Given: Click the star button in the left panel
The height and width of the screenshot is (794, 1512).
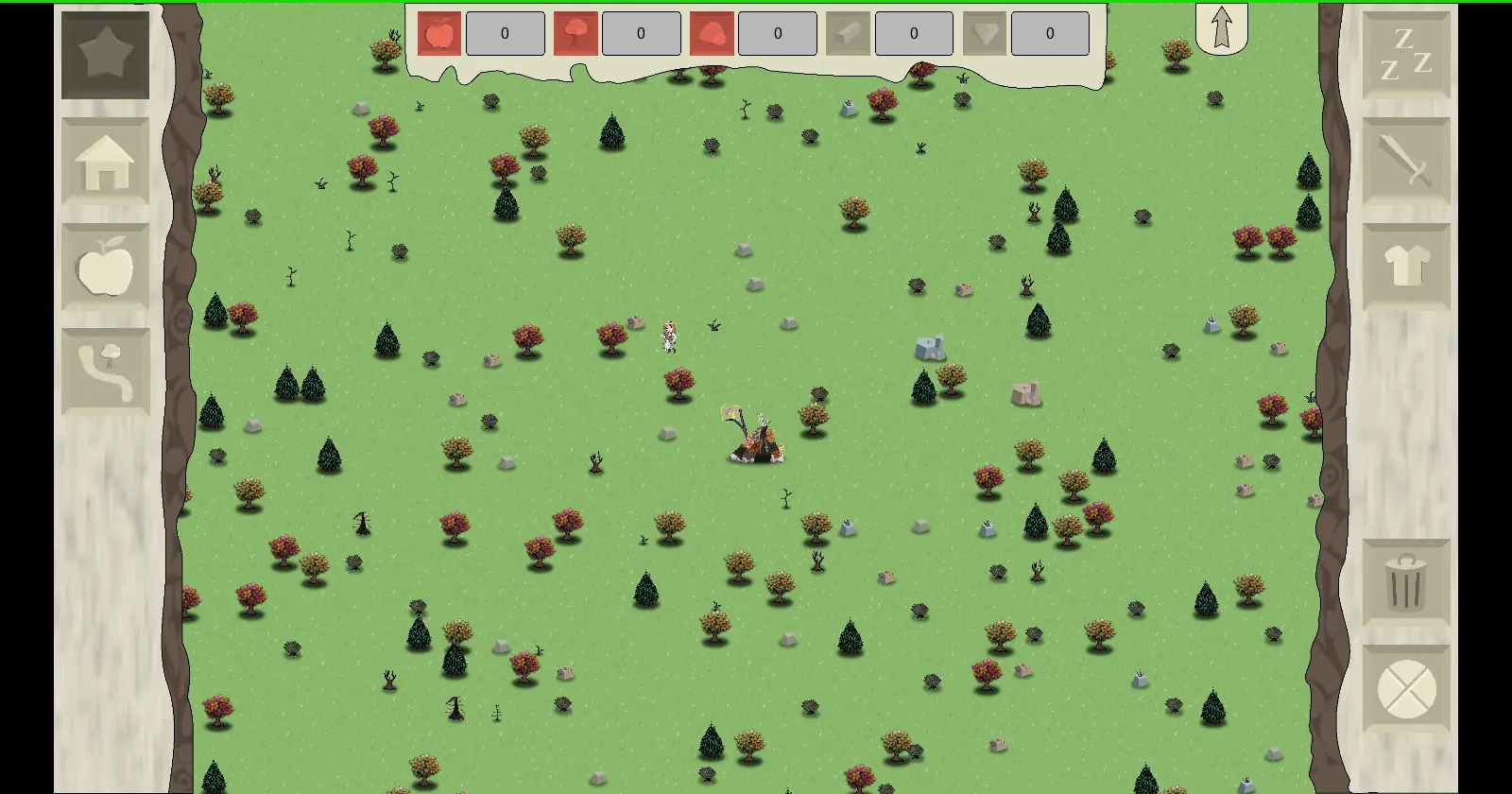Looking at the screenshot, I should (105, 55).
